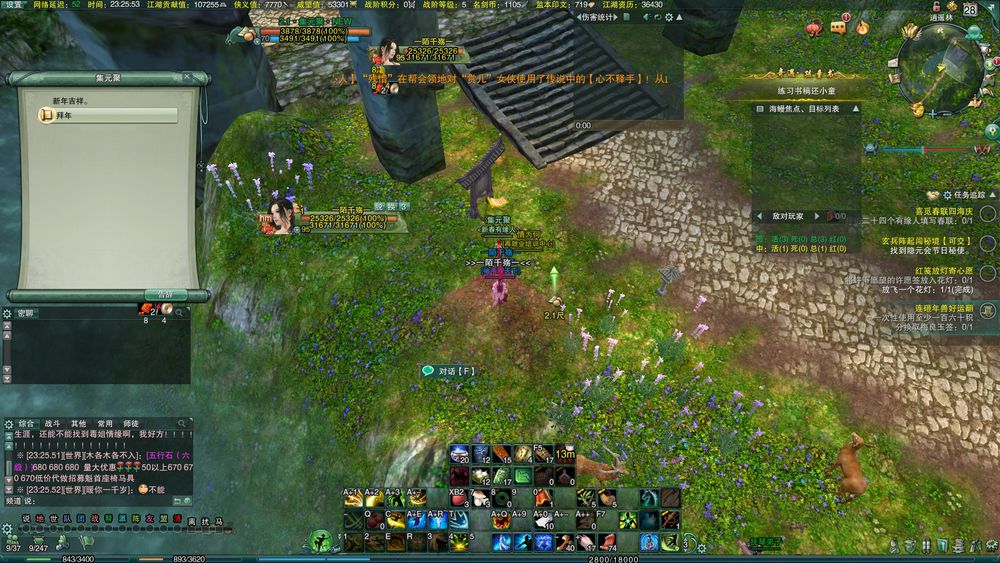
Task: Open the 师徒 chat tab
Action: [130, 423]
